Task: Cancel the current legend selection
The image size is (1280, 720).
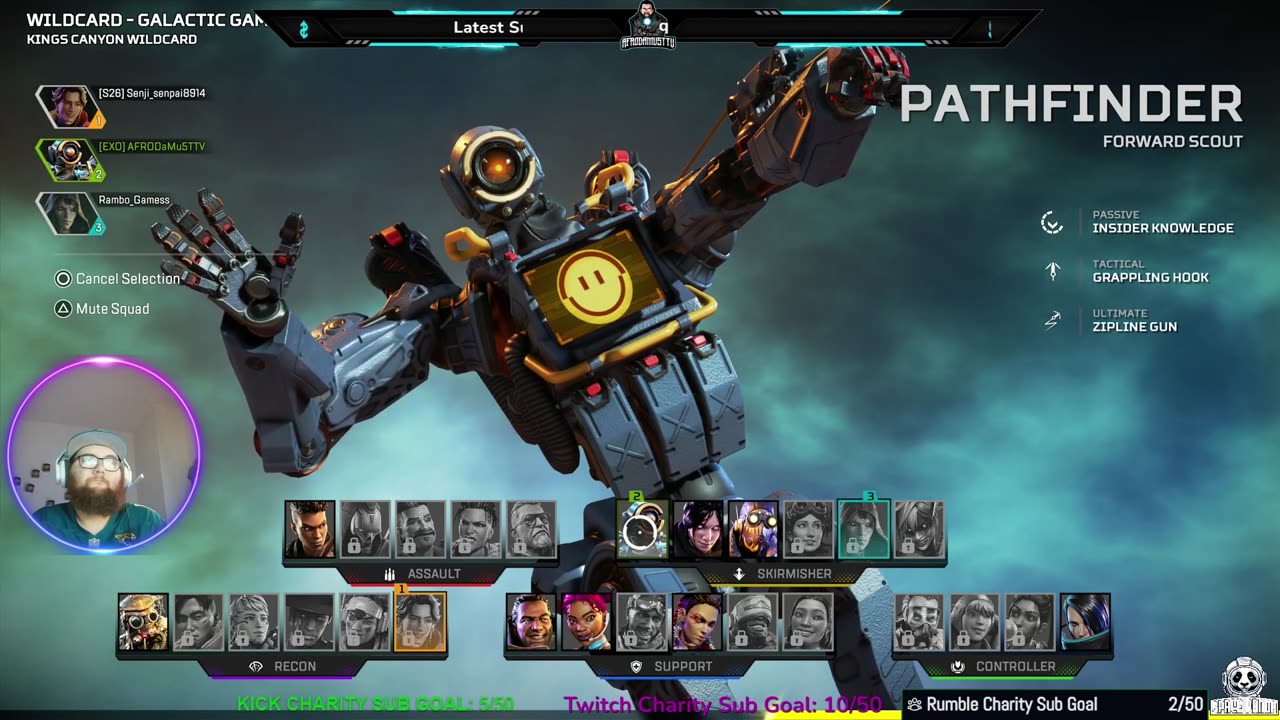Action: [118, 279]
